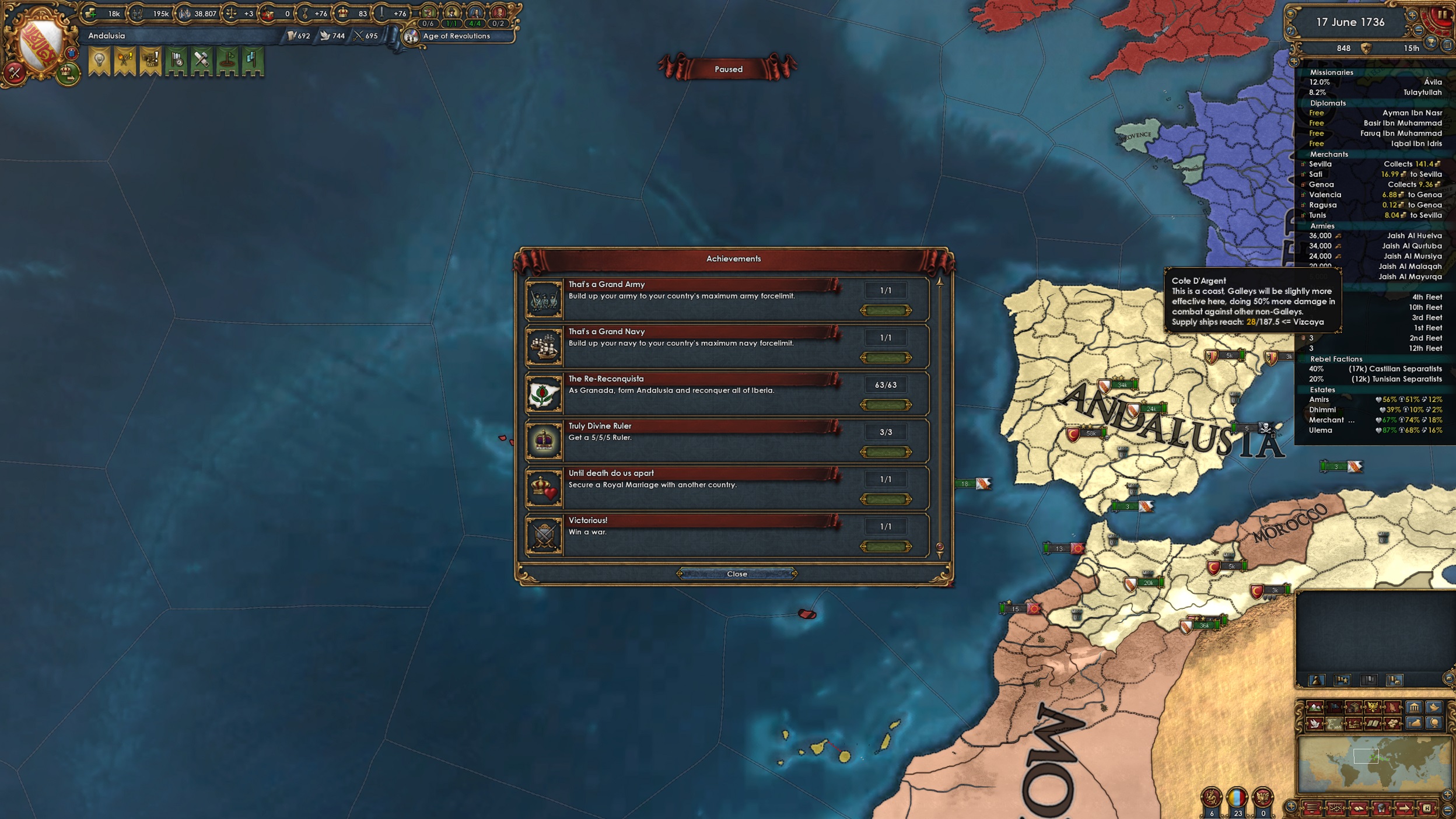The height and width of the screenshot is (819, 1456).
Task: Click the Victorious achievement progress bar
Action: click(887, 547)
